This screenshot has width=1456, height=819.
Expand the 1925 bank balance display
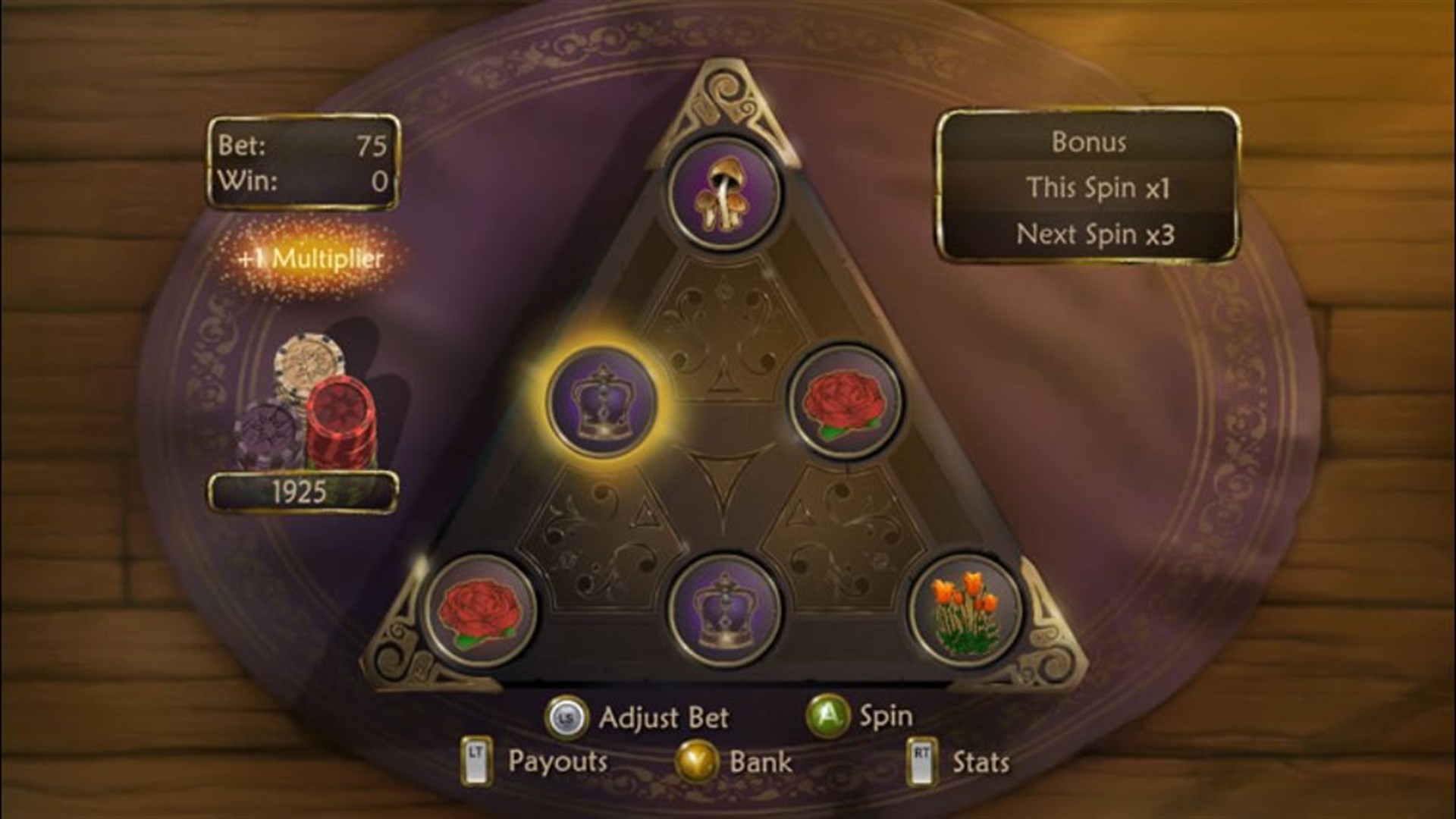(303, 493)
